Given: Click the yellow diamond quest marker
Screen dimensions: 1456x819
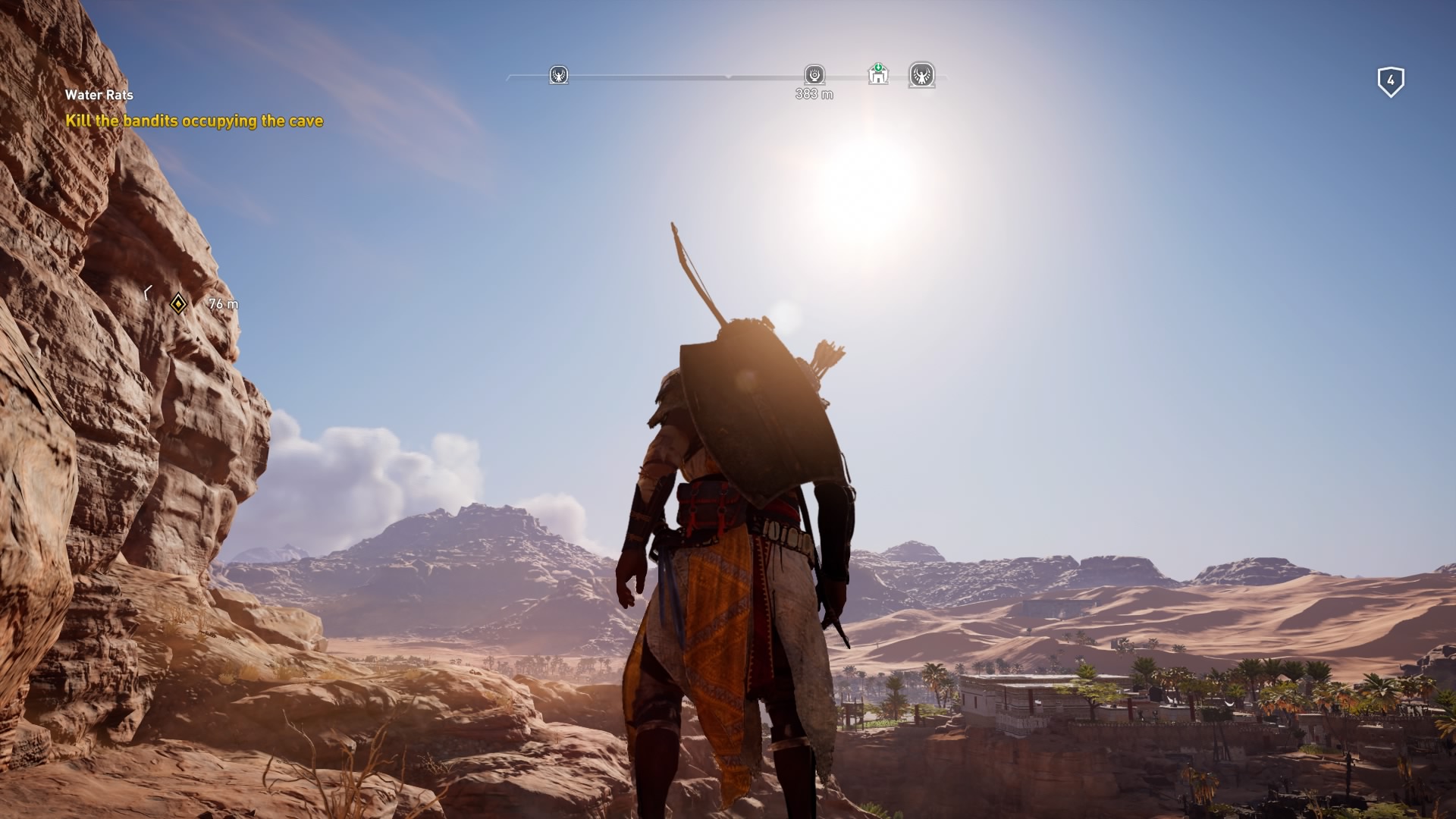Looking at the screenshot, I should click(x=178, y=304).
